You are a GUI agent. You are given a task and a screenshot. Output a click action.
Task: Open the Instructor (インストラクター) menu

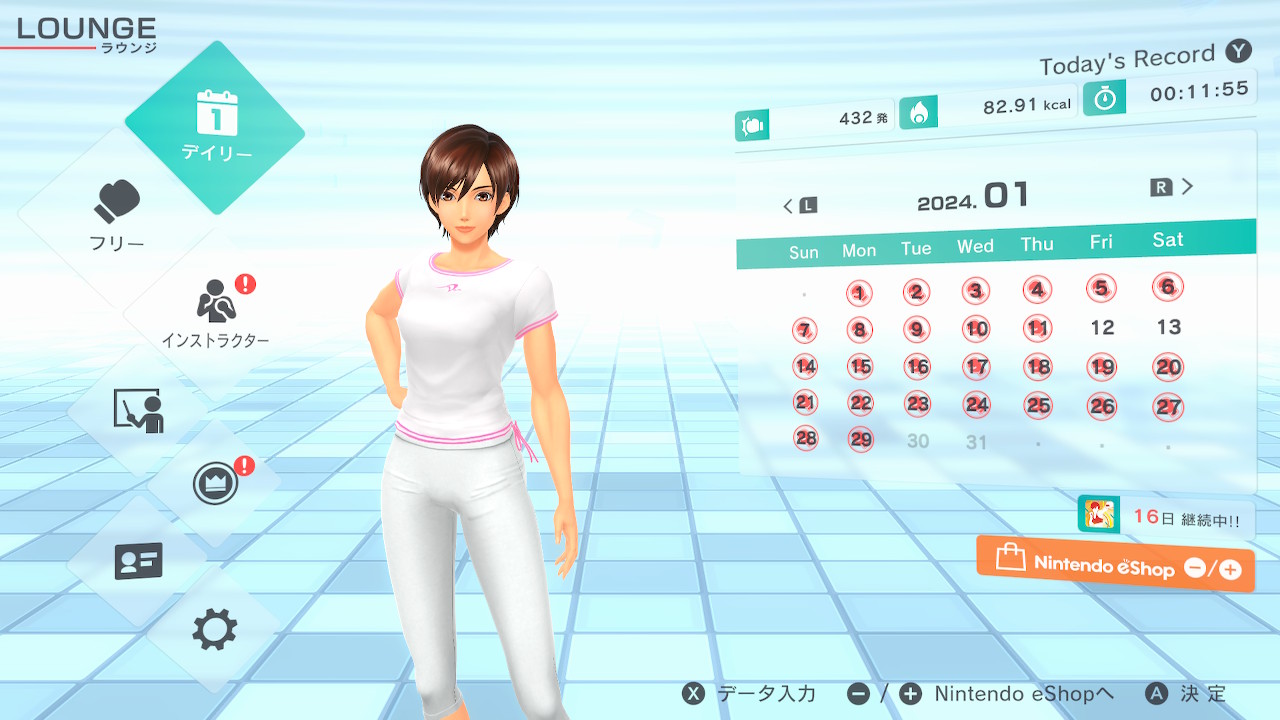(215, 310)
